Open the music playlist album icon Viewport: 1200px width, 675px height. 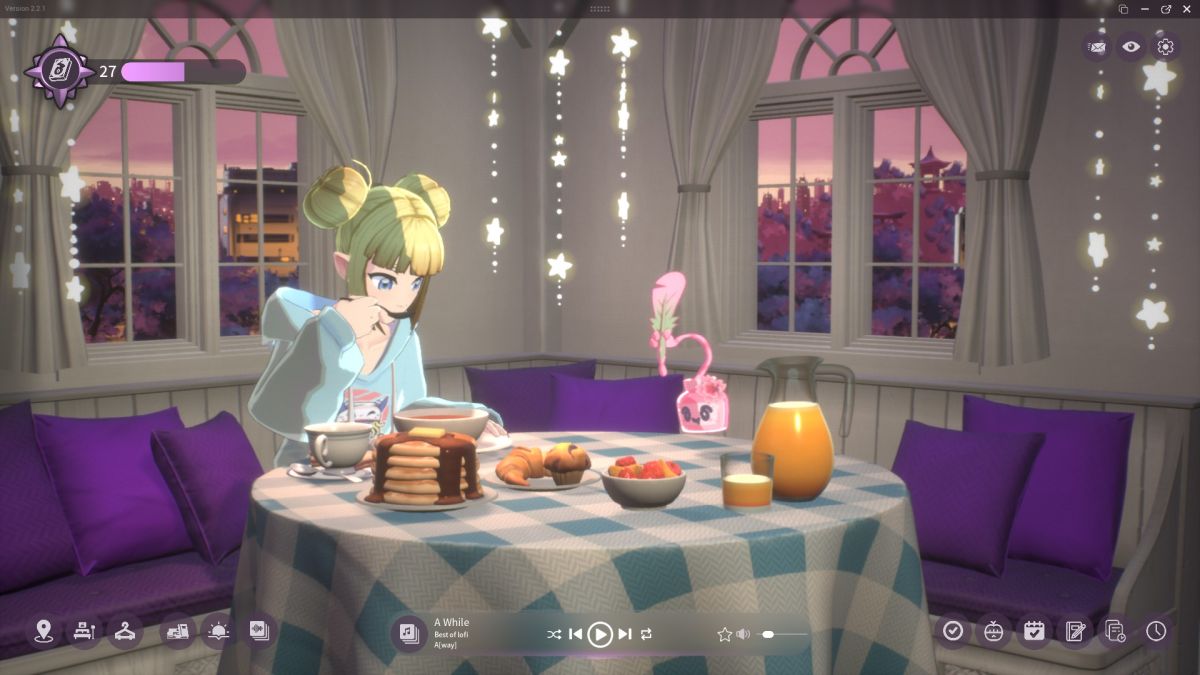click(408, 633)
